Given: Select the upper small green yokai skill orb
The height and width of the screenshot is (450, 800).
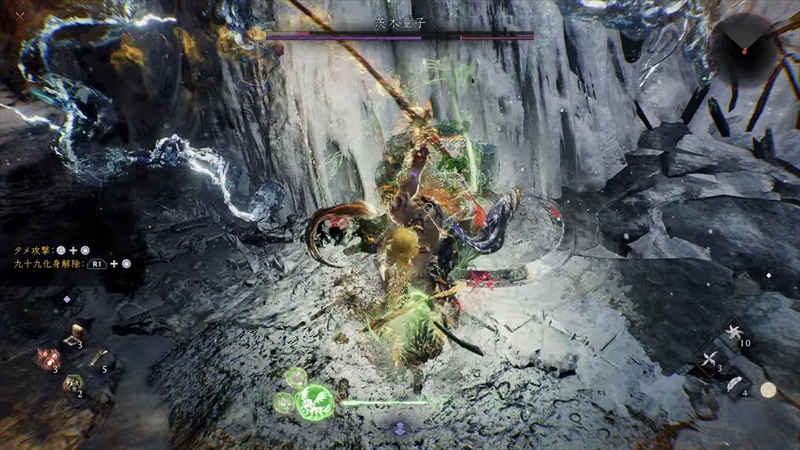Looking at the screenshot, I should tap(296, 377).
